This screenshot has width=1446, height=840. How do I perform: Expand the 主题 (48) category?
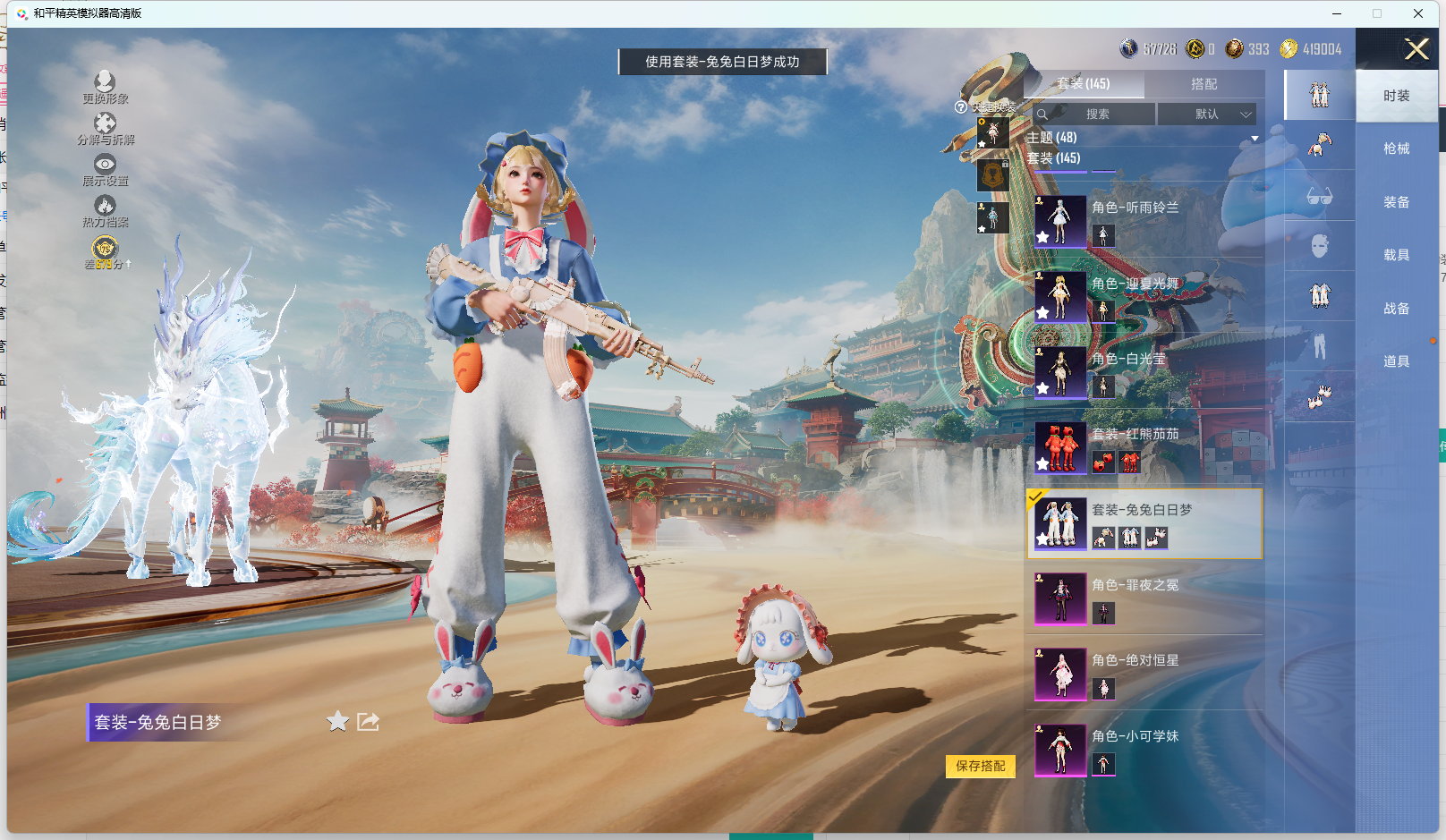pyautogui.click(x=1143, y=138)
